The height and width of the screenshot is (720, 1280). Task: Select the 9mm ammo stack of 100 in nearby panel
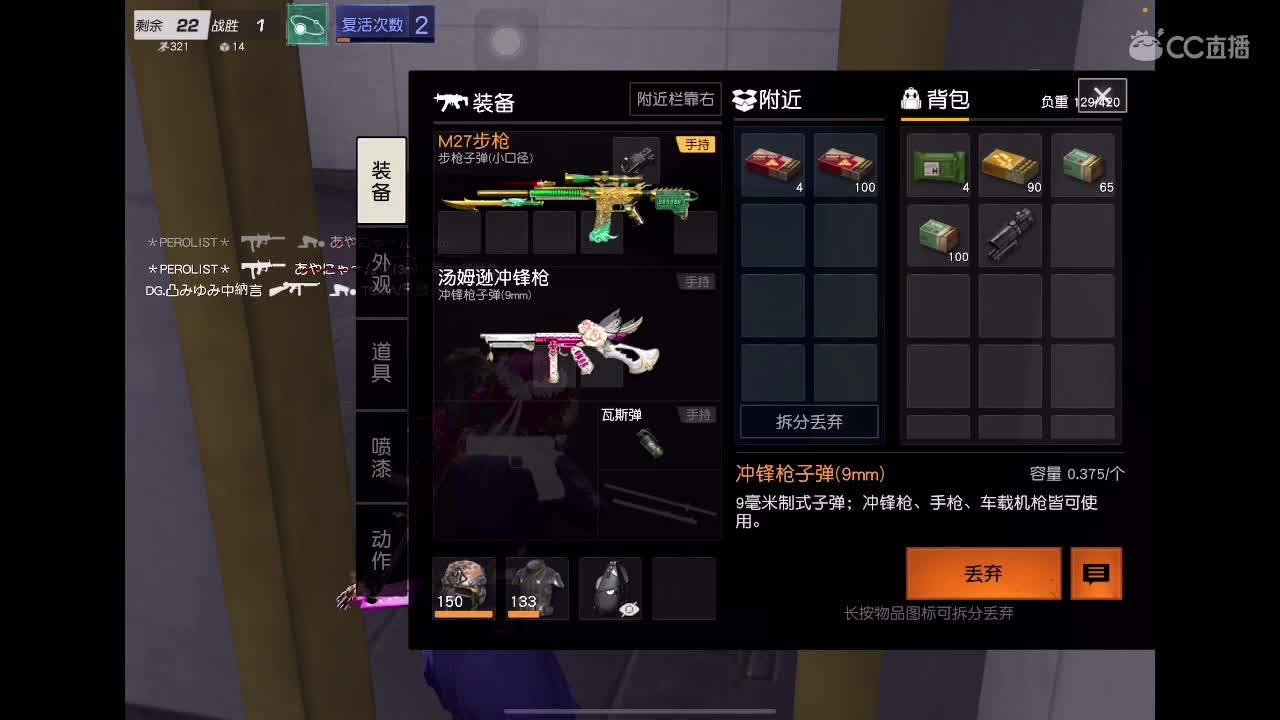point(845,163)
